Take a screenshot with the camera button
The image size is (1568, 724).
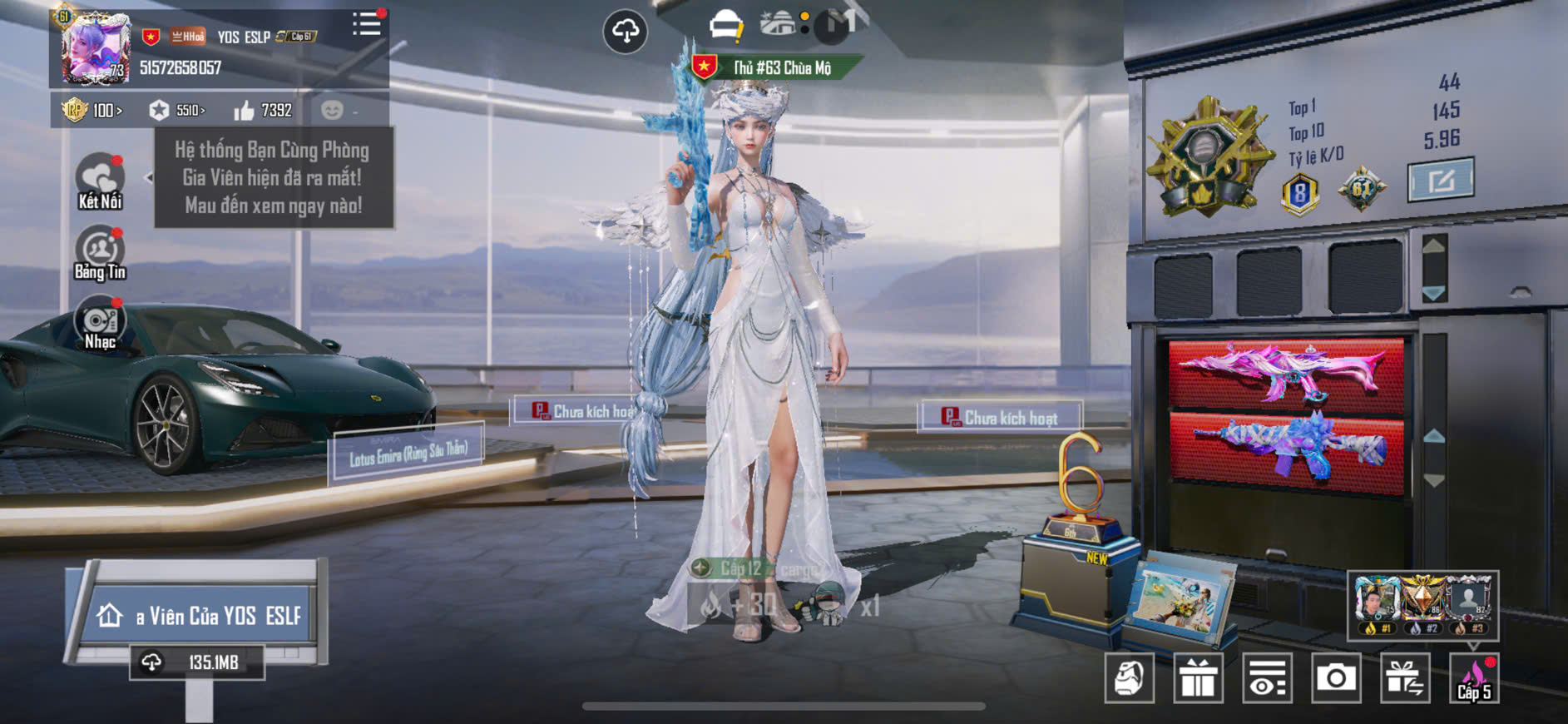coord(1335,678)
